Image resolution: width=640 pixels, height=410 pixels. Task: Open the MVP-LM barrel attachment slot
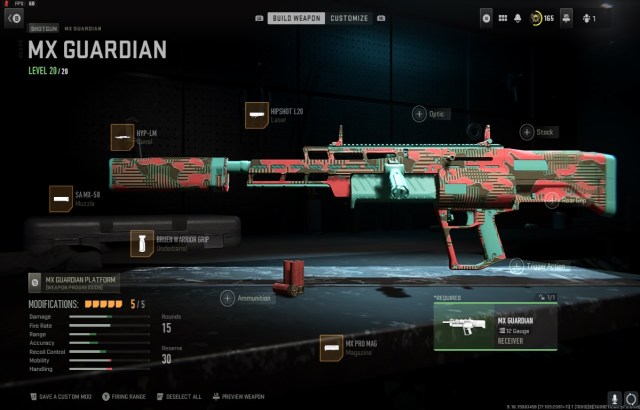coord(122,137)
